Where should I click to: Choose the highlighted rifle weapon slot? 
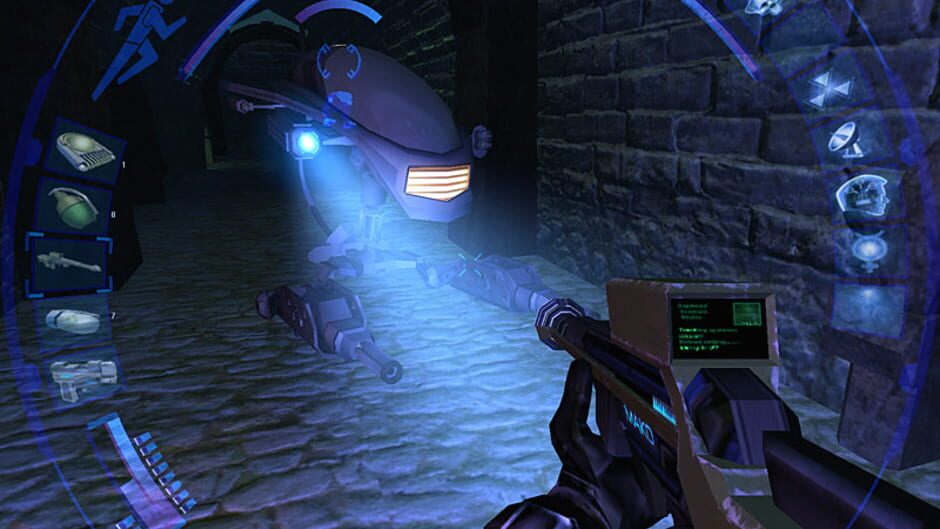(68, 263)
